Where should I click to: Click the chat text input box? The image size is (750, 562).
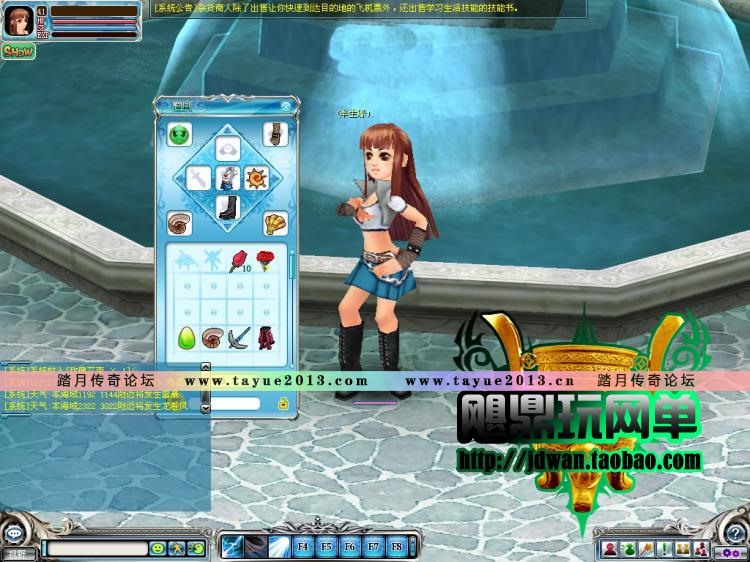pyautogui.click(x=96, y=548)
